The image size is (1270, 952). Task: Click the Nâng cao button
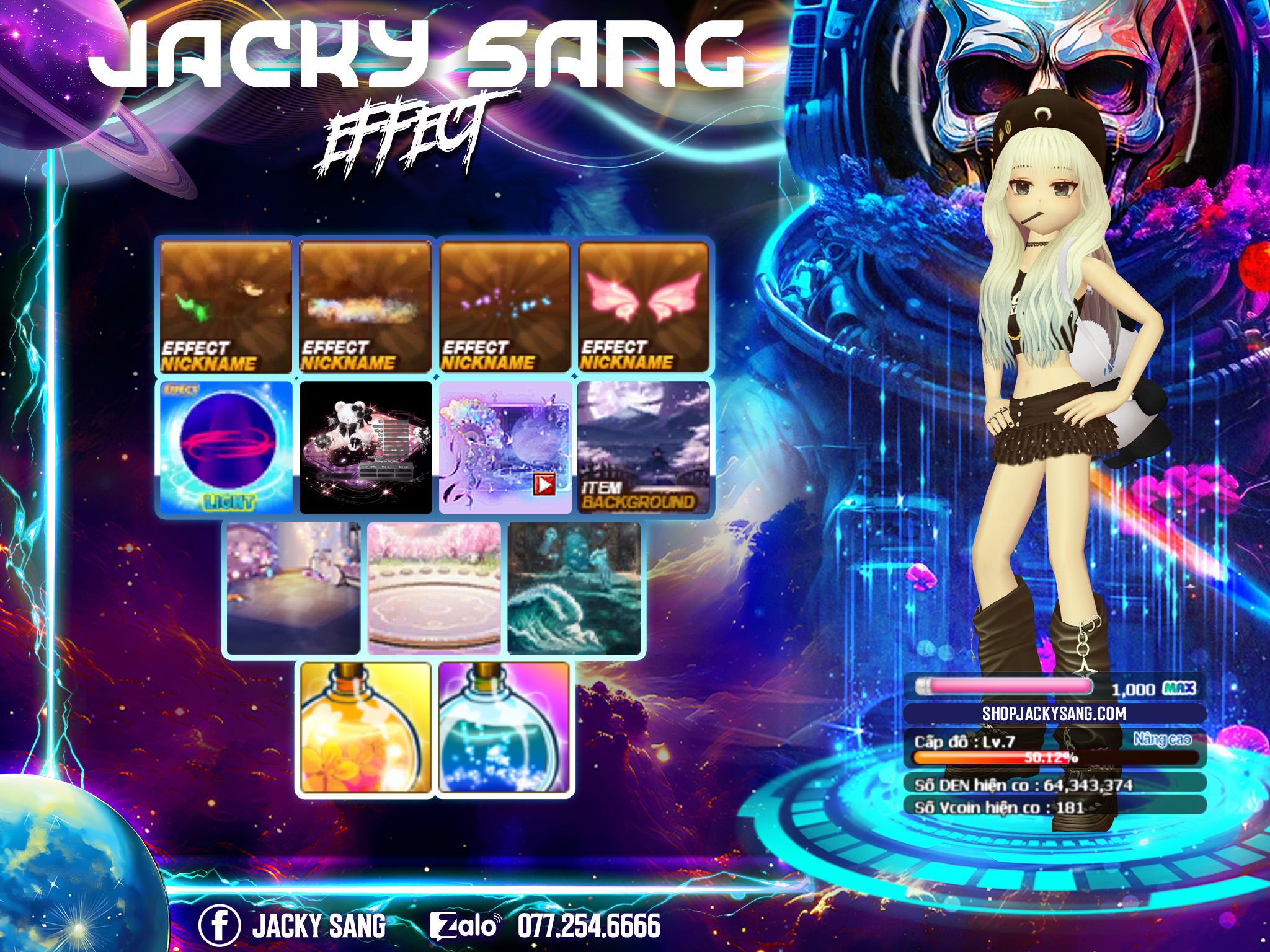pos(1162,739)
